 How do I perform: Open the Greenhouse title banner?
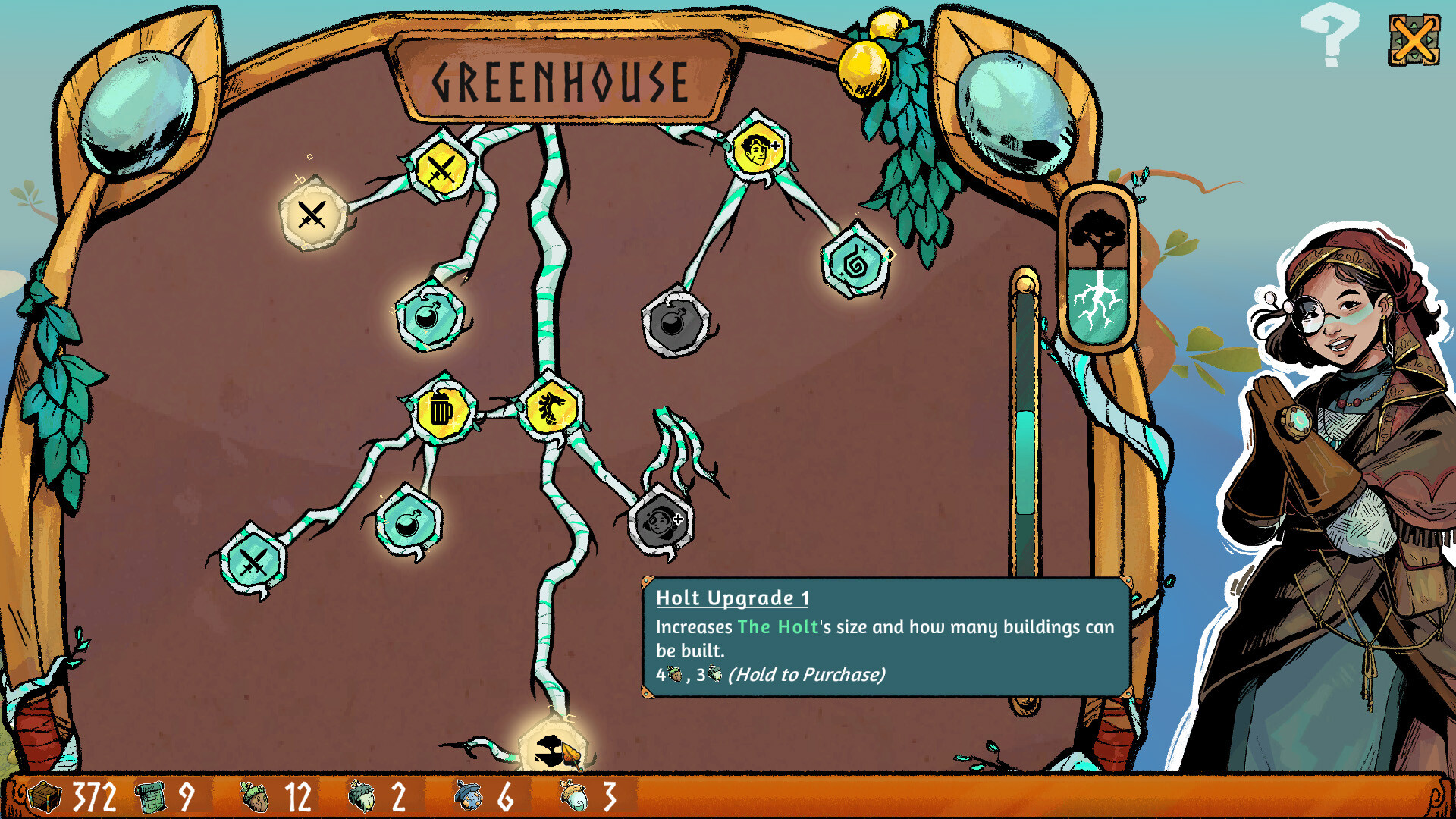point(560,80)
